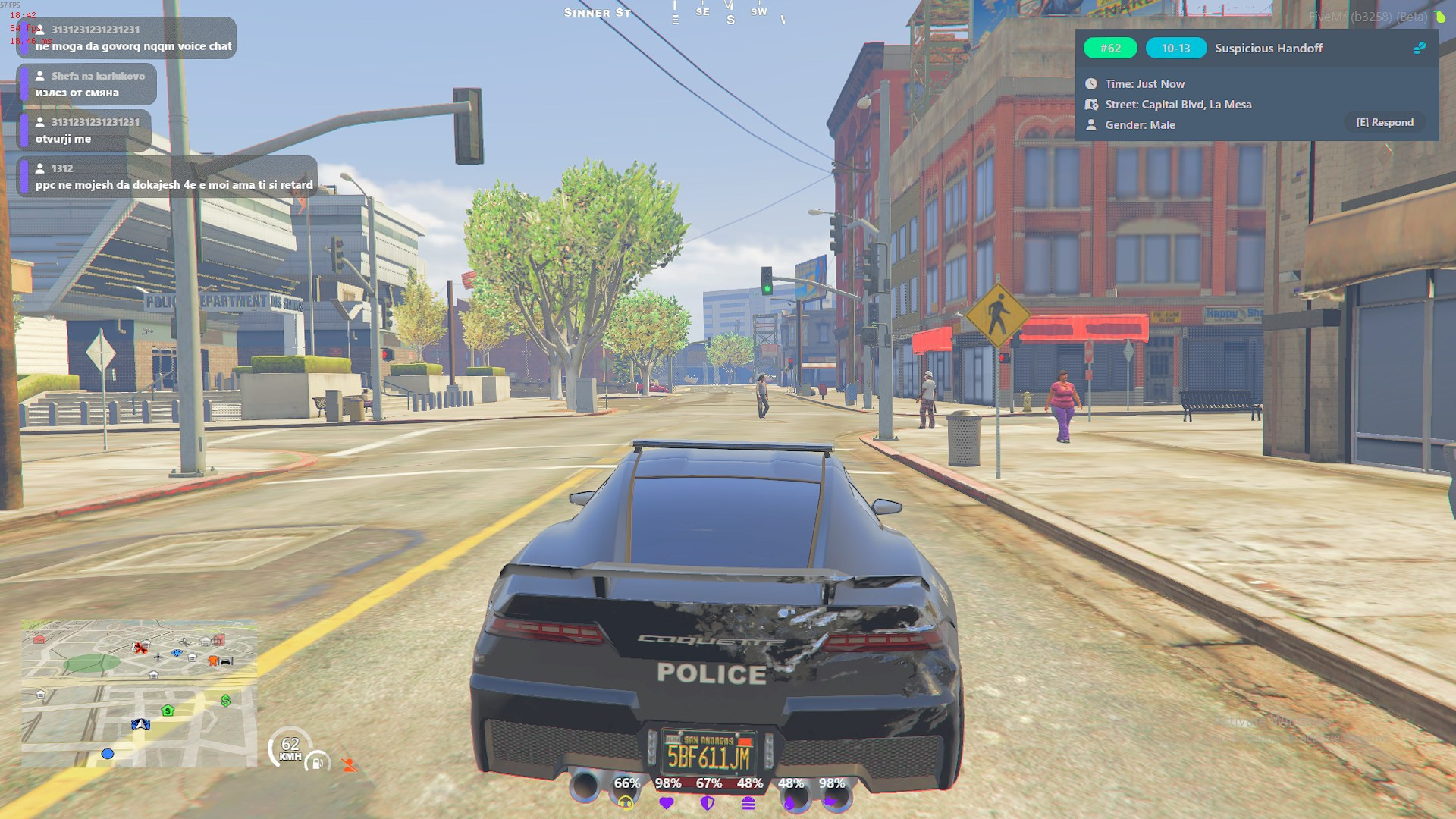The width and height of the screenshot is (1456, 819).
Task: Select the green #62 call badge
Action: pyautogui.click(x=1110, y=48)
